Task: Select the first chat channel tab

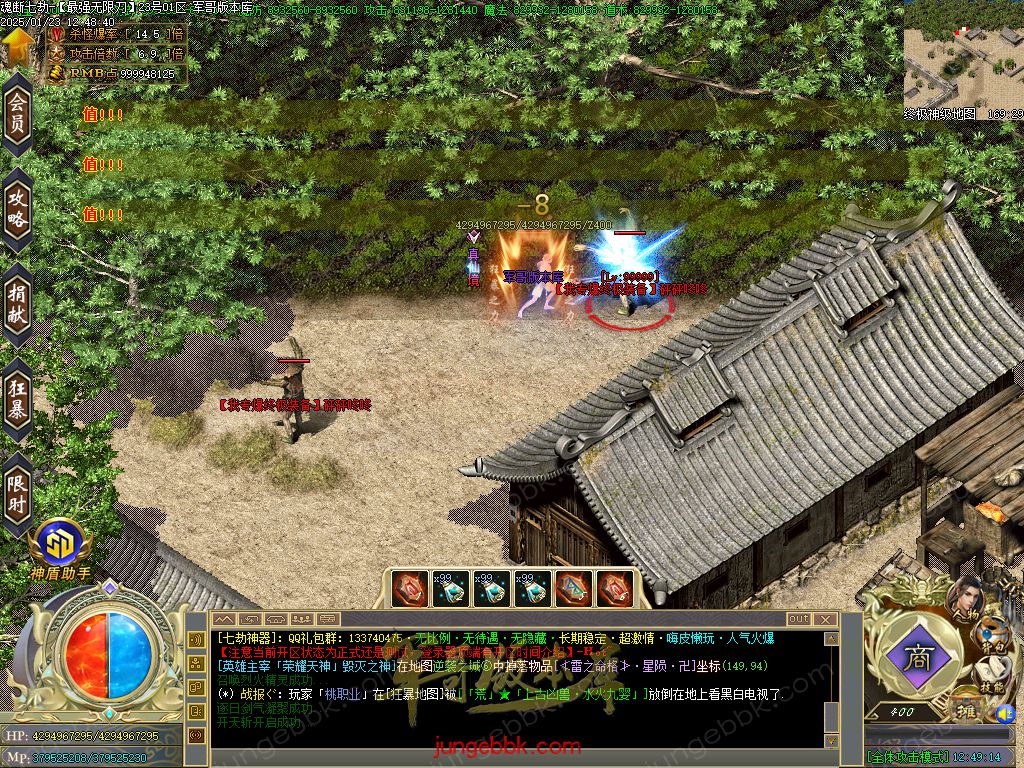Action: tap(223, 620)
